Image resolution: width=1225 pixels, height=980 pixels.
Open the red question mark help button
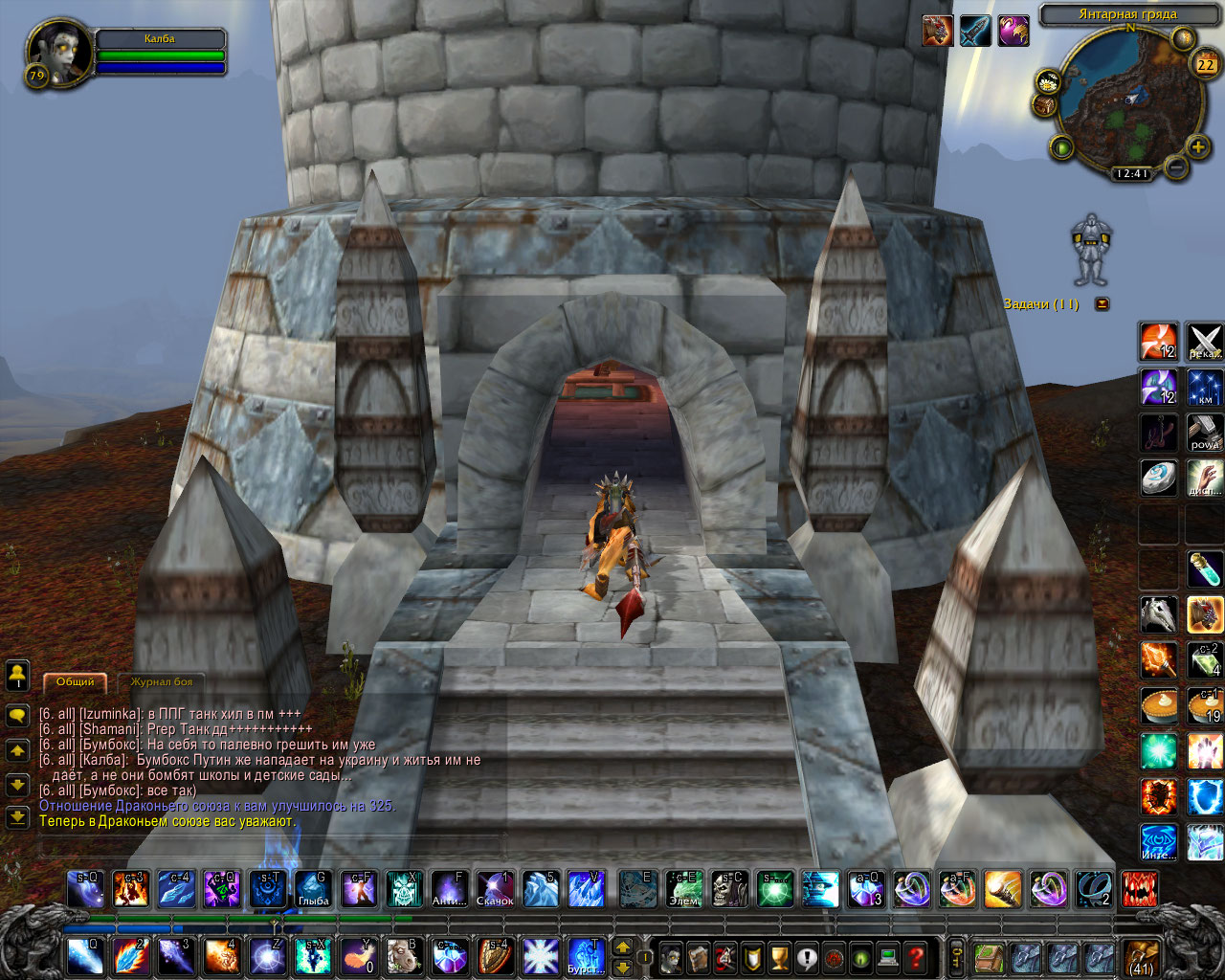916,956
